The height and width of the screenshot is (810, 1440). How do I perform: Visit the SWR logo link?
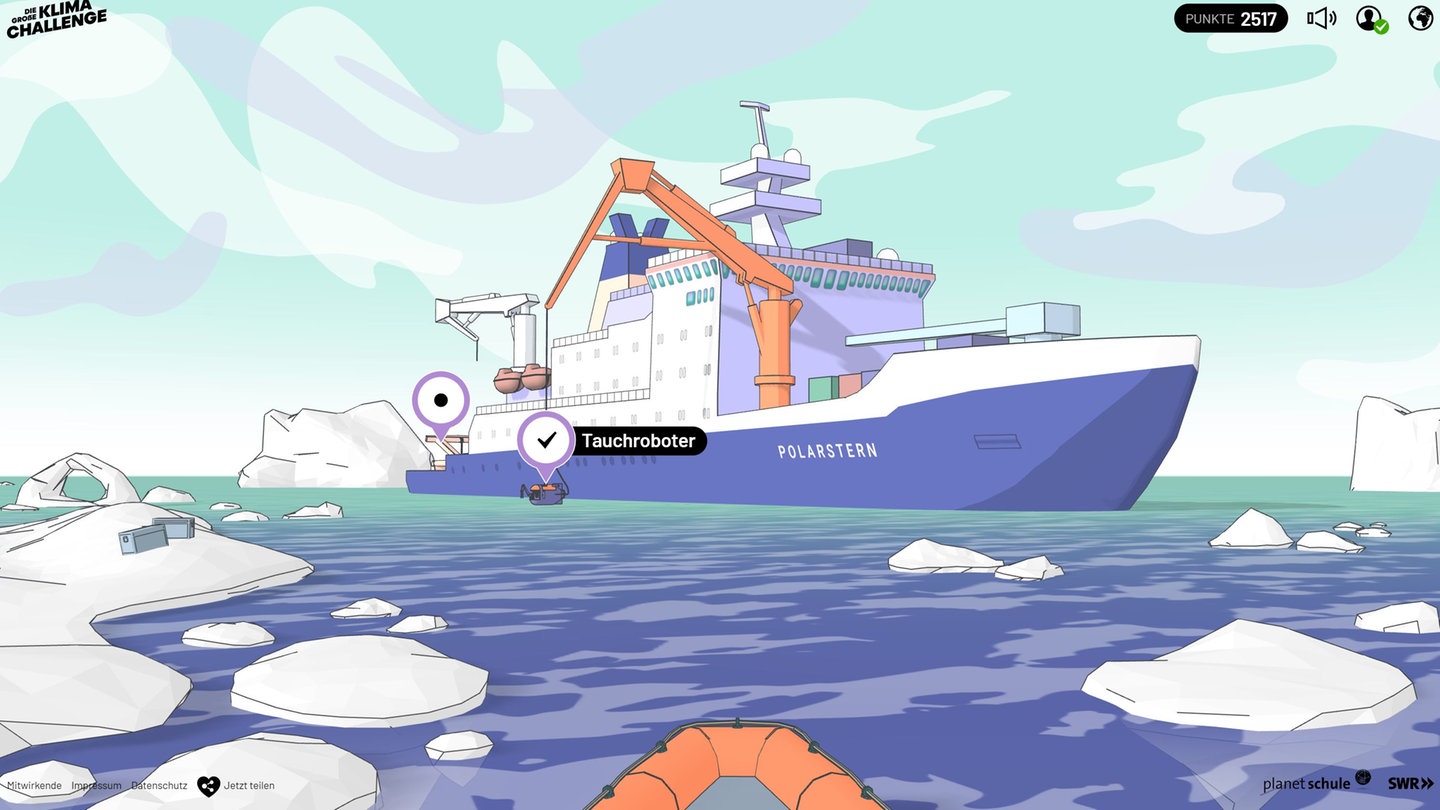point(1410,783)
